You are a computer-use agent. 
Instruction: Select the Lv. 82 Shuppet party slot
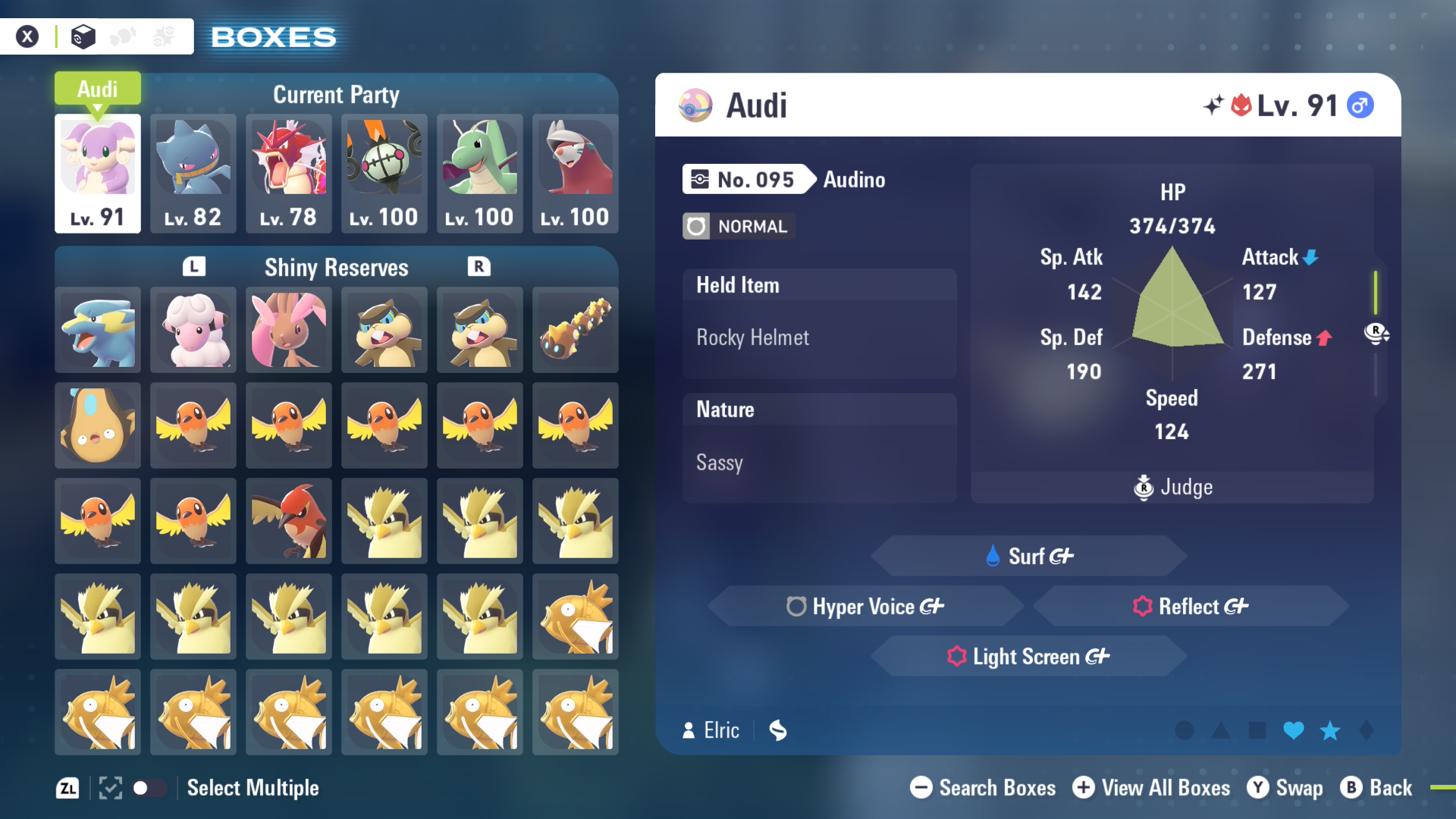tap(193, 173)
